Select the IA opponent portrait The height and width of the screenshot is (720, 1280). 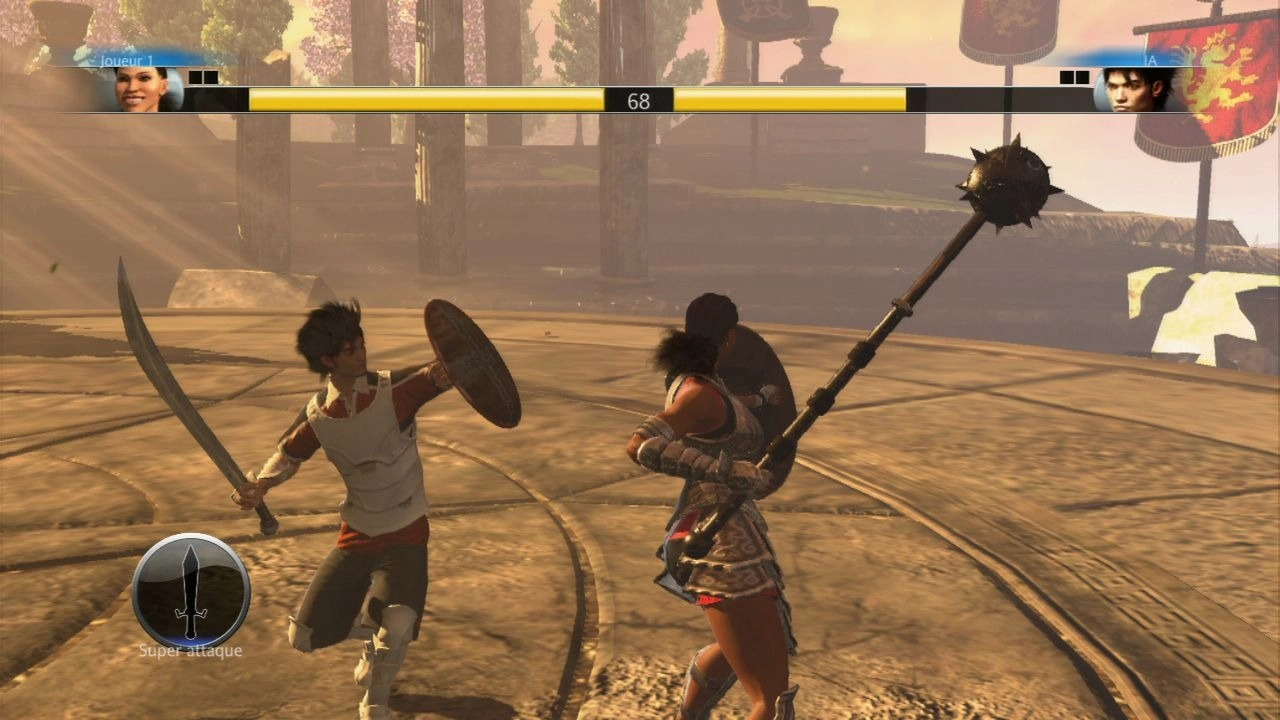coord(1136,89)
